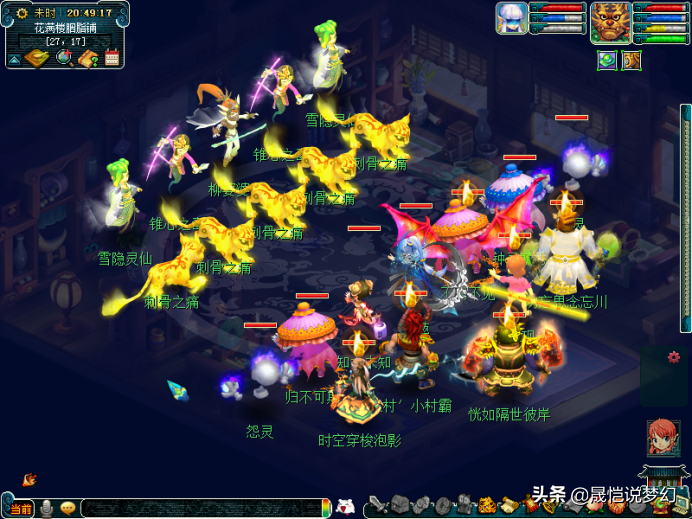The height and width of the screenshot is (519, 692).
Task: Open the red-haired friend avatar on right edge
Action: point(663,437)
